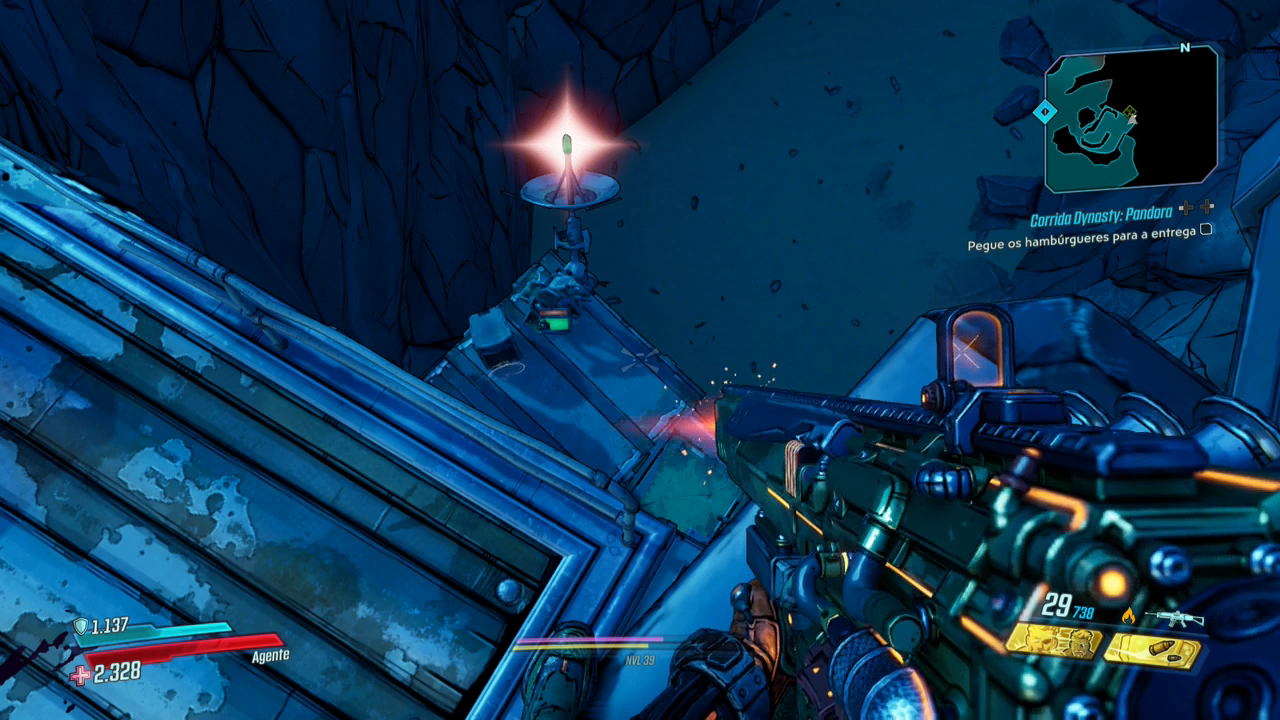Screen dimensions: 1280x720
Task: Click the fire element icon
Action: 1129,617
